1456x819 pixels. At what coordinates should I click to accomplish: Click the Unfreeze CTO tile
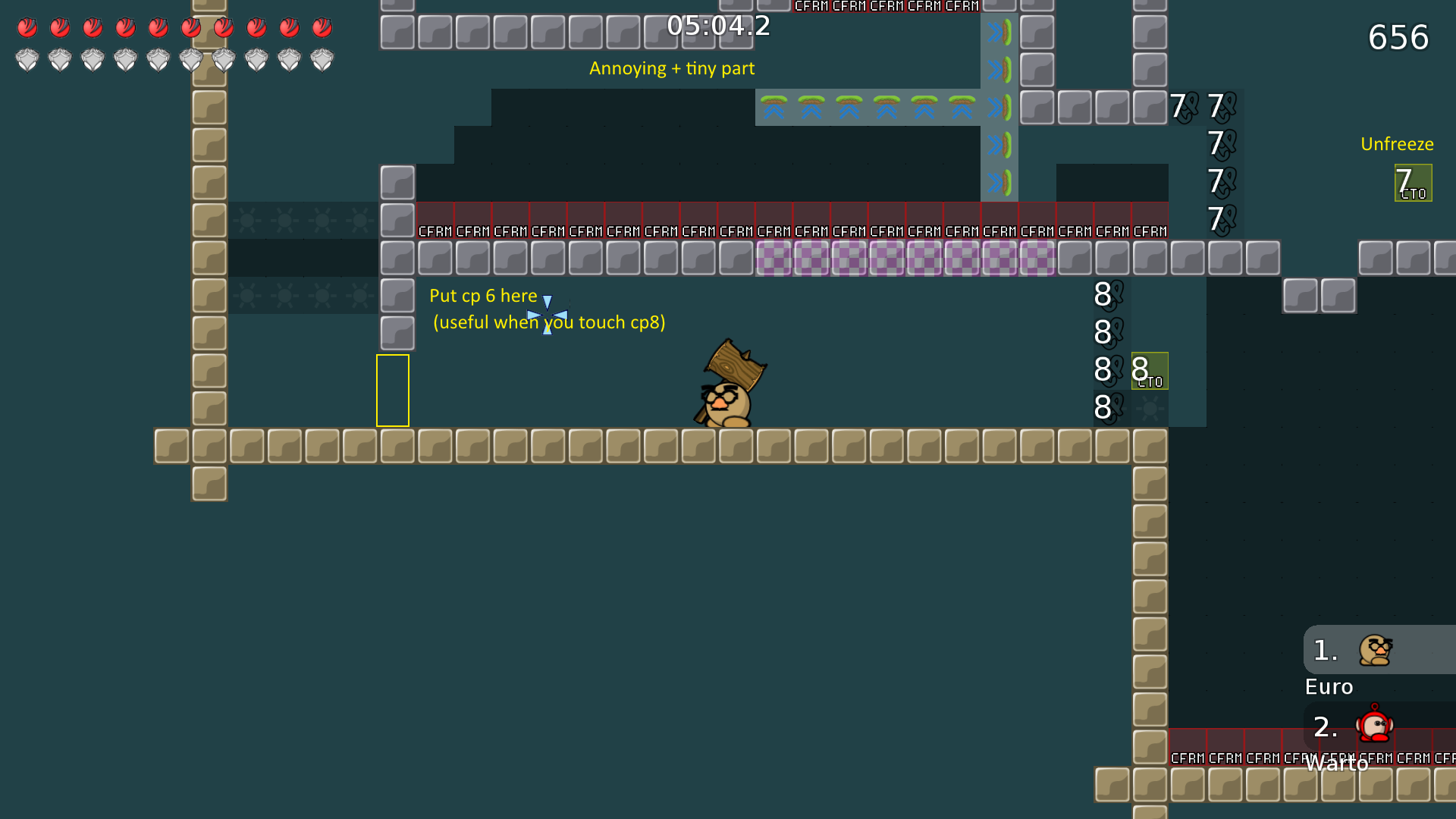point(1414,182)
